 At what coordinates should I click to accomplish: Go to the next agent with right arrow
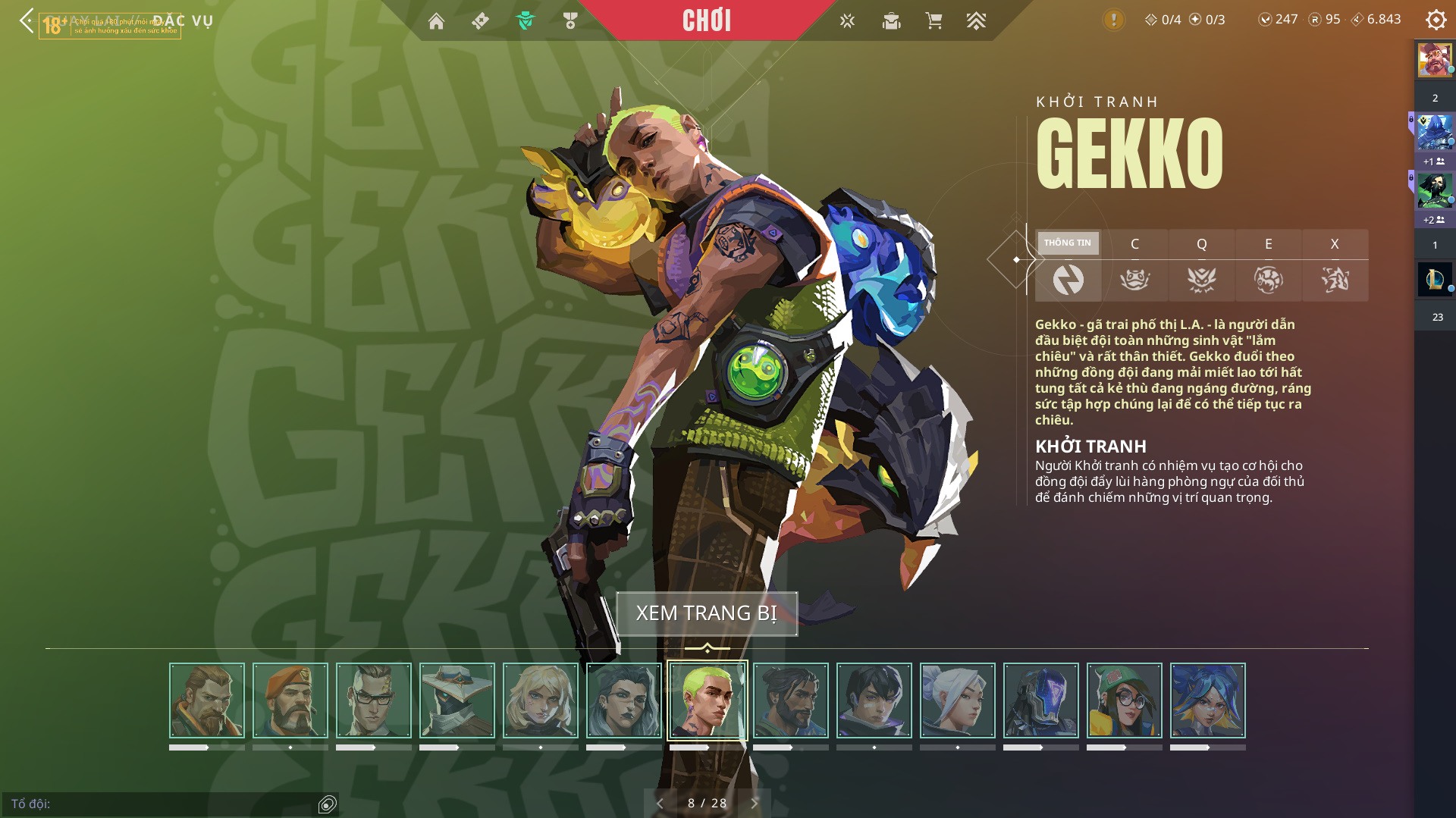(x=755, y=803)
